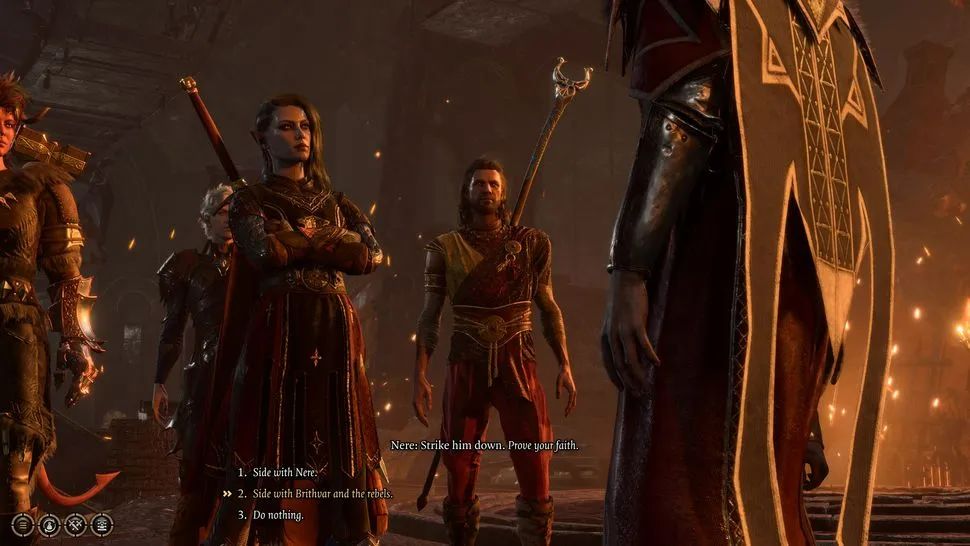The image size is (970, 546).
Task: Click the crossed tools icon button
Action: pyautogui.click(x=75, y=524)
